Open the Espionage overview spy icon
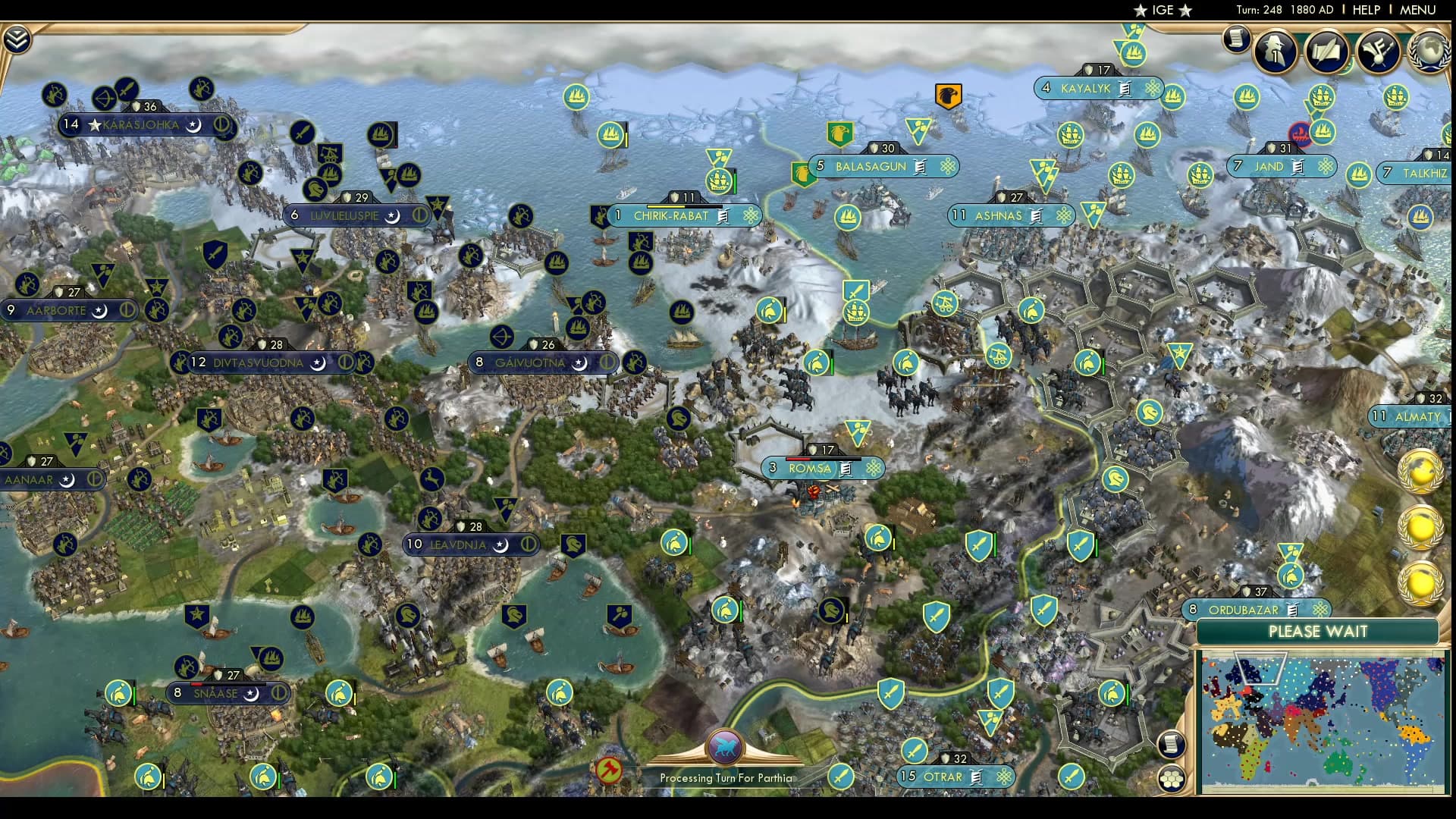This screenshot has width=1456, height=819. point(1274,51)
